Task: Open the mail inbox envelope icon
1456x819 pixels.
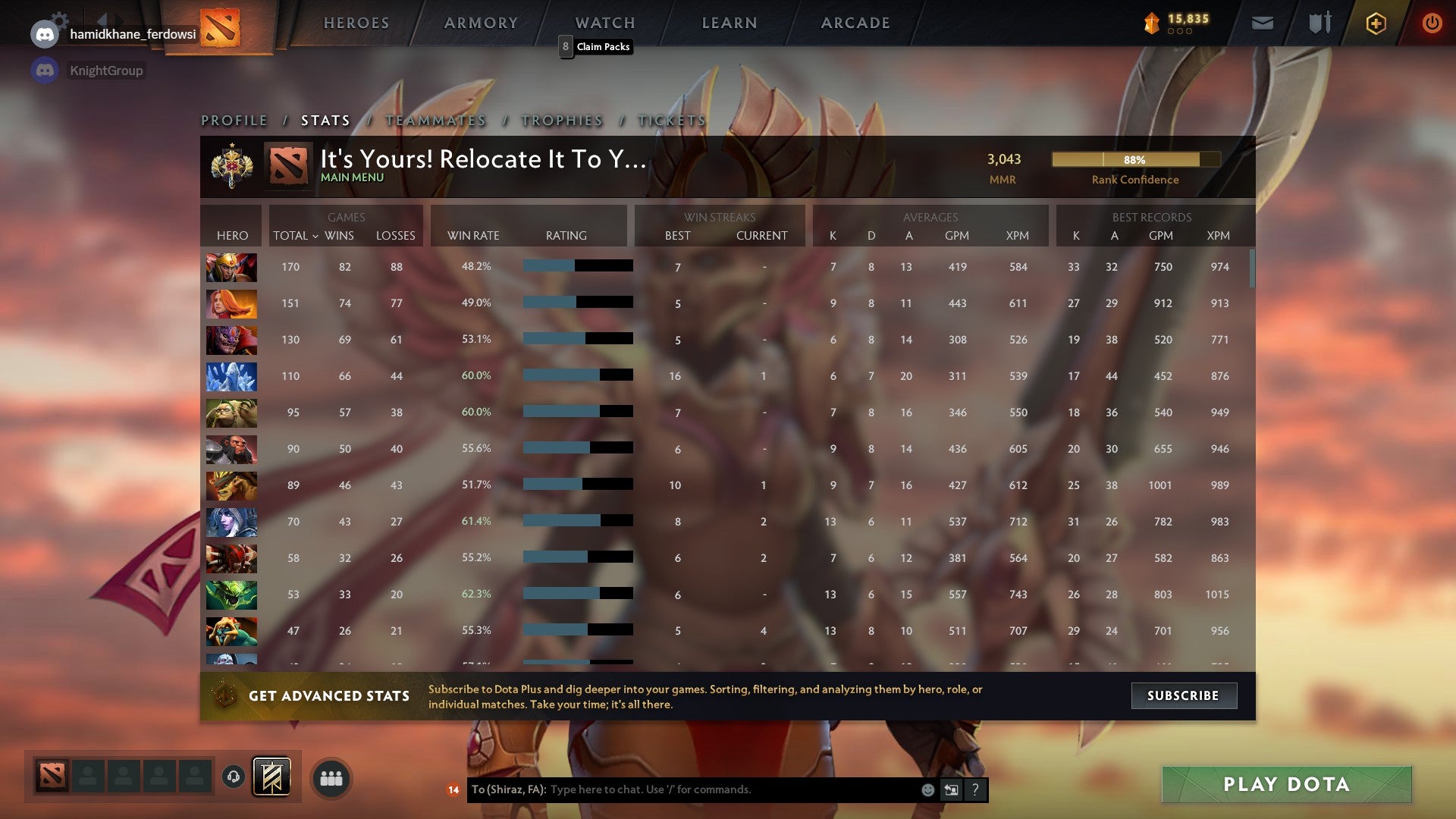Action: 1263,23
